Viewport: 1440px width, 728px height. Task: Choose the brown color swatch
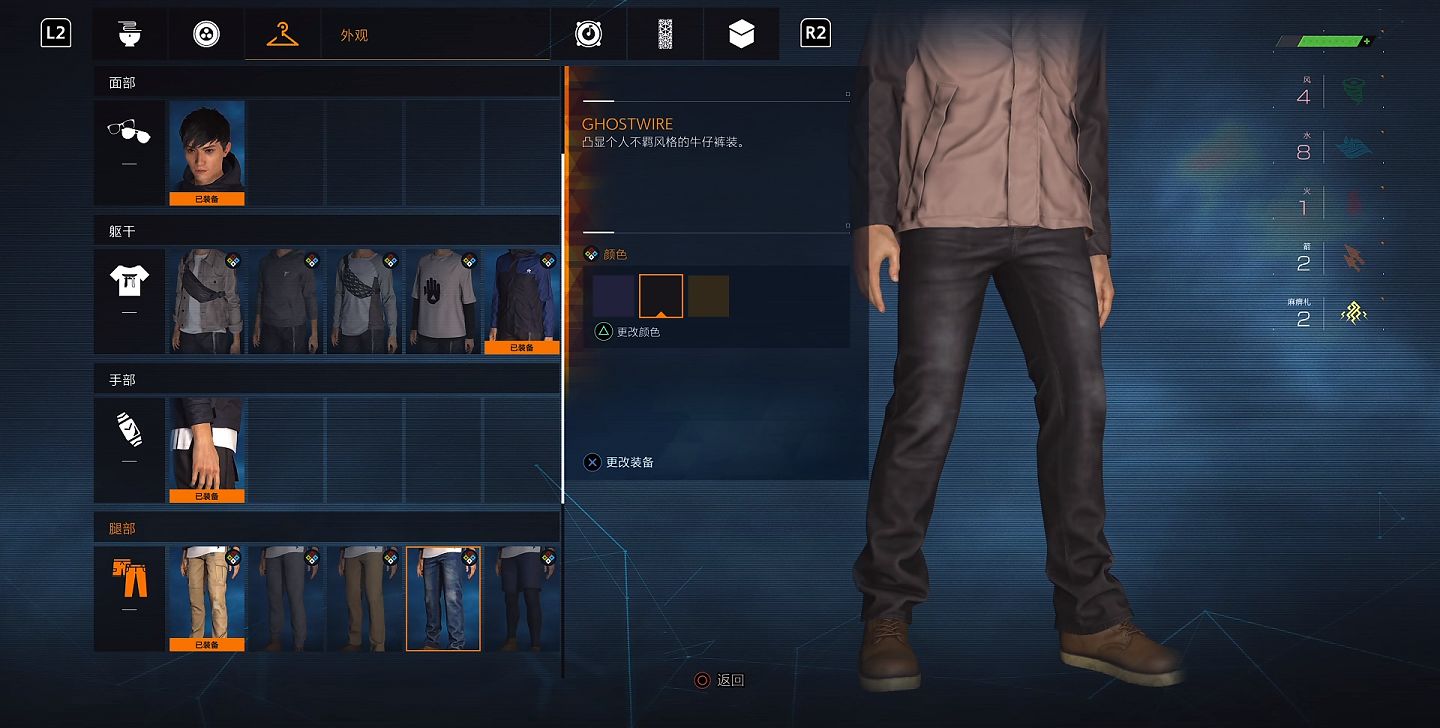(708, 296)
